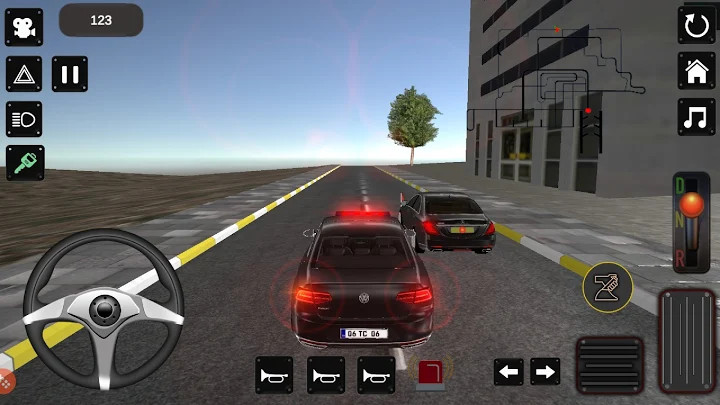The image size is (720, 405).
Task: Switch the camera view
Action: click(x=24, y=27)
